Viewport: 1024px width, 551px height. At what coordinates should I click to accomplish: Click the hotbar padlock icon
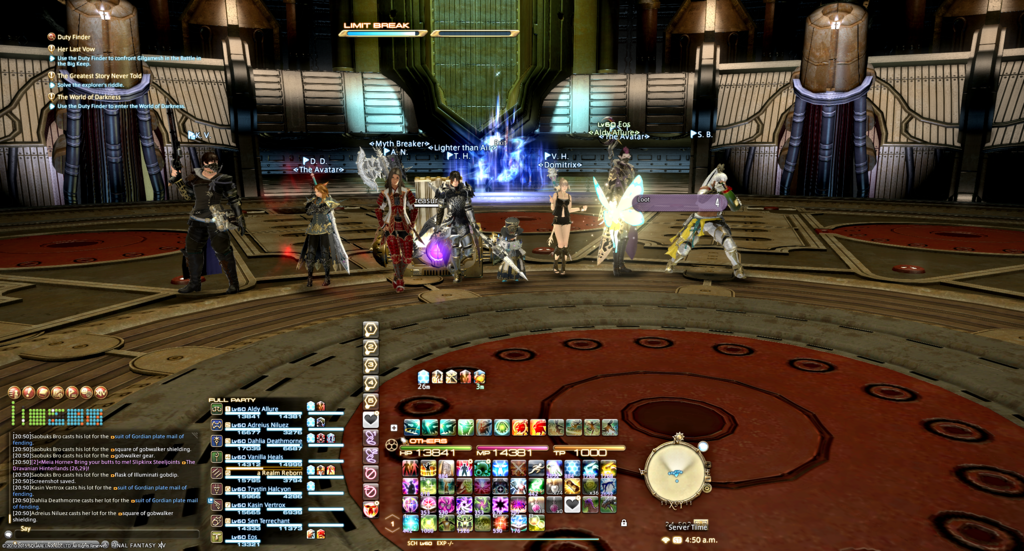[623, 522]
